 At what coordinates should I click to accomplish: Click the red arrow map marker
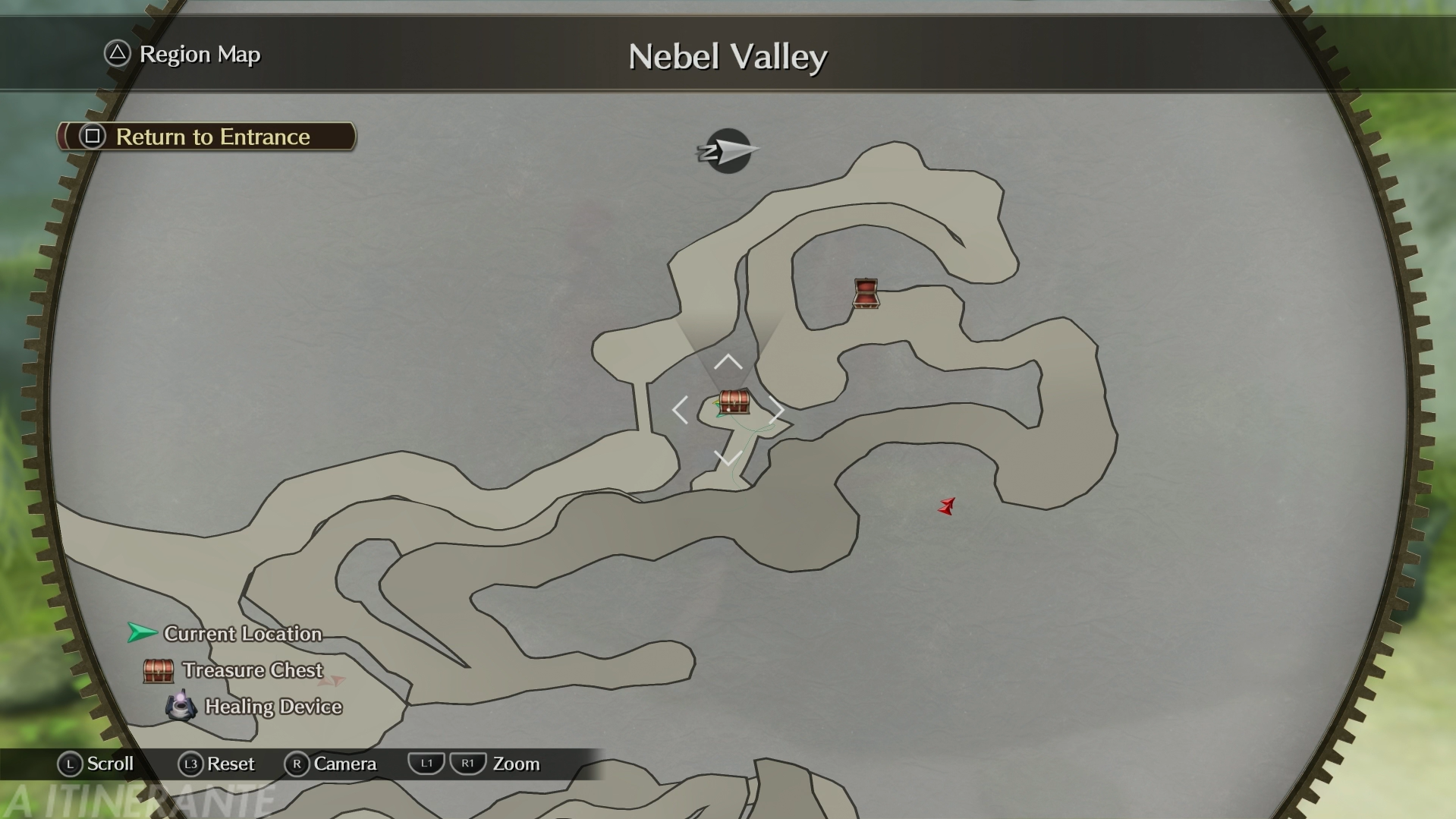click(946, 506)
